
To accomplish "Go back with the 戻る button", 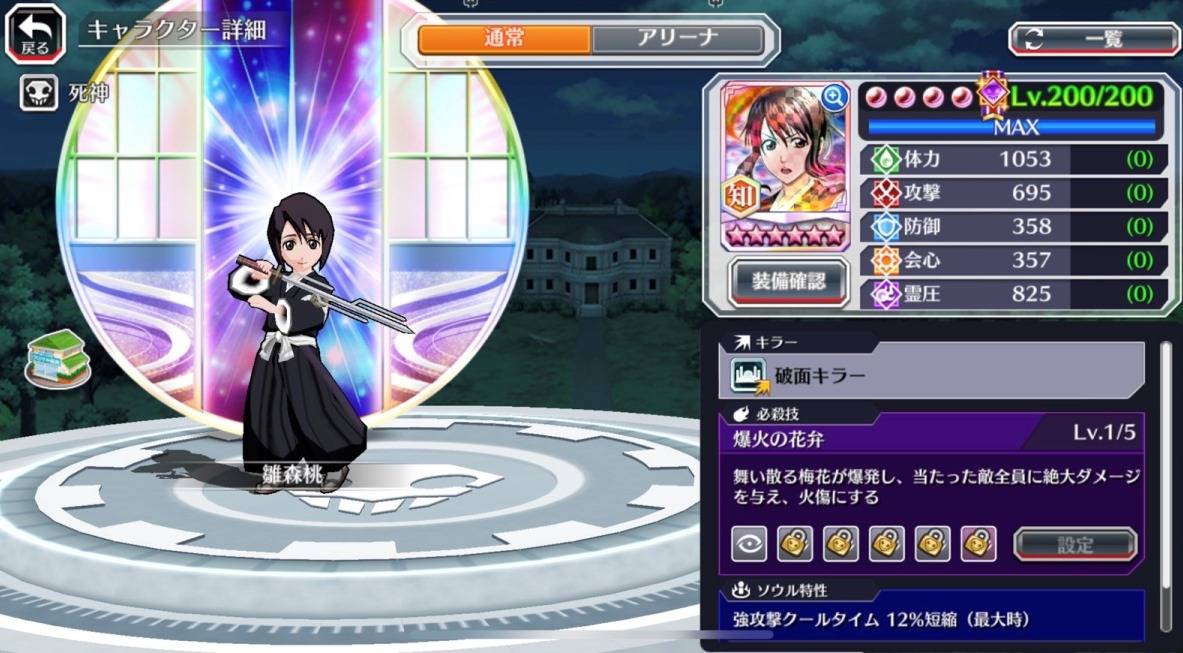I will pos(36,32).
